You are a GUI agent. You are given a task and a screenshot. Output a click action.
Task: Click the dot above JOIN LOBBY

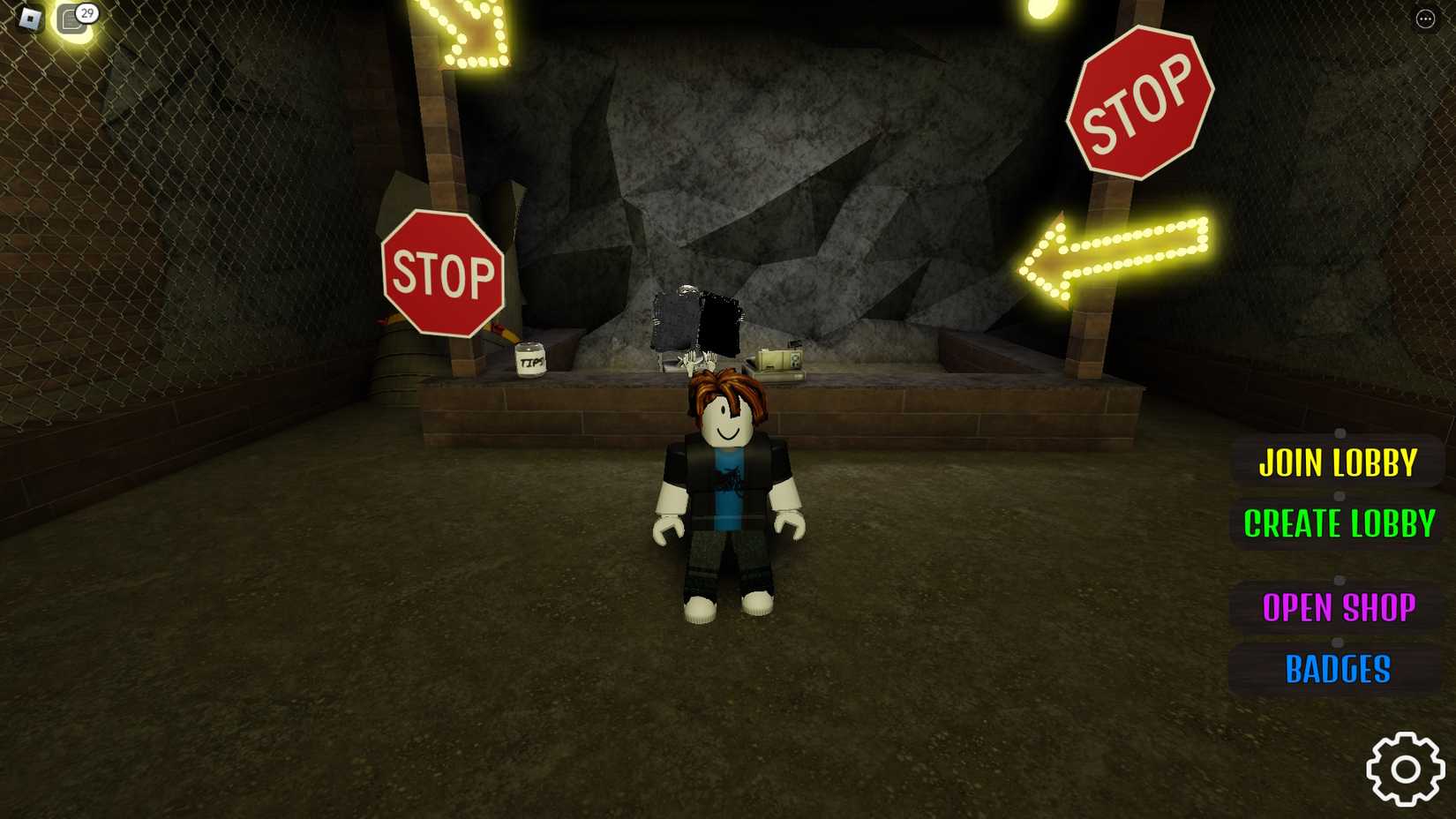pos(1341,433)
